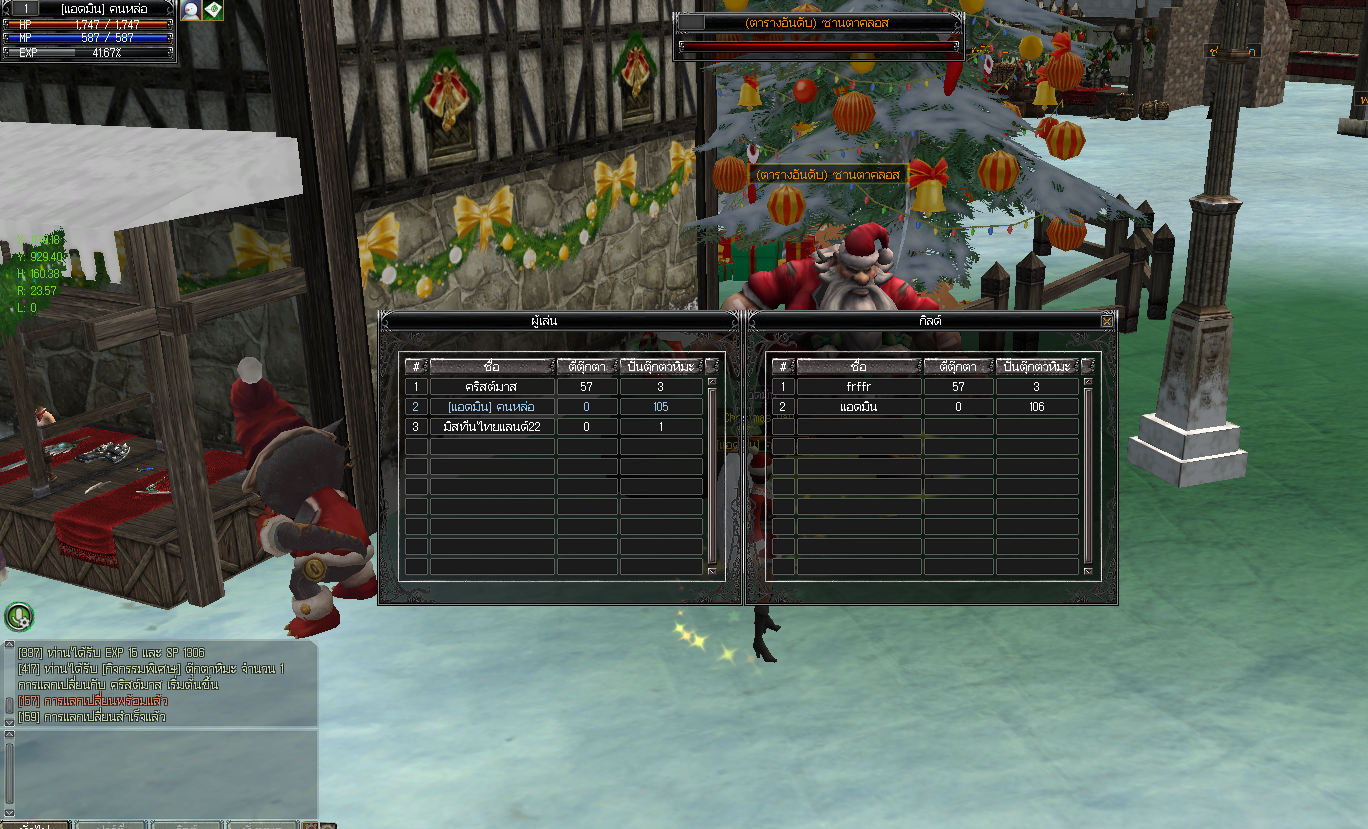Select guild row แอดมิน in the guild ranking
The image size is (1368, 829).
tap(859, 407)
